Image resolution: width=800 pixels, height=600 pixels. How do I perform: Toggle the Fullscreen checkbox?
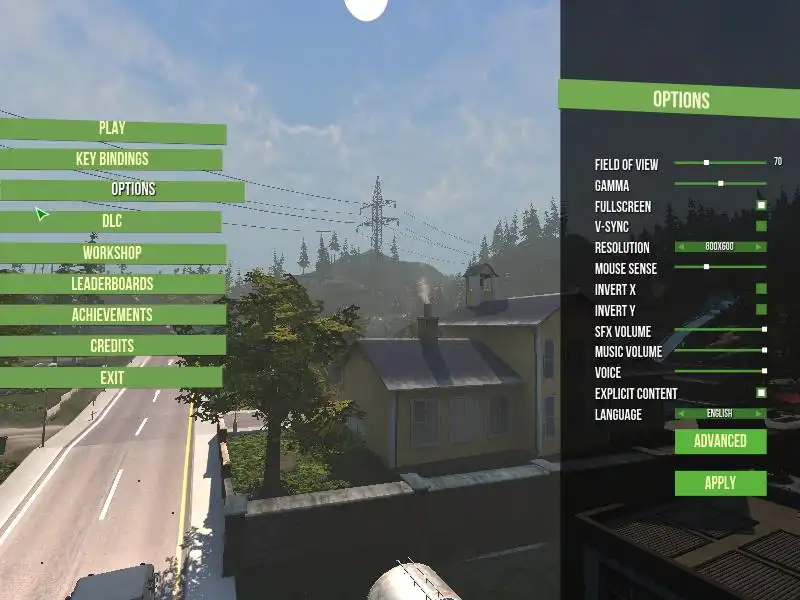[x=761, y=205]
